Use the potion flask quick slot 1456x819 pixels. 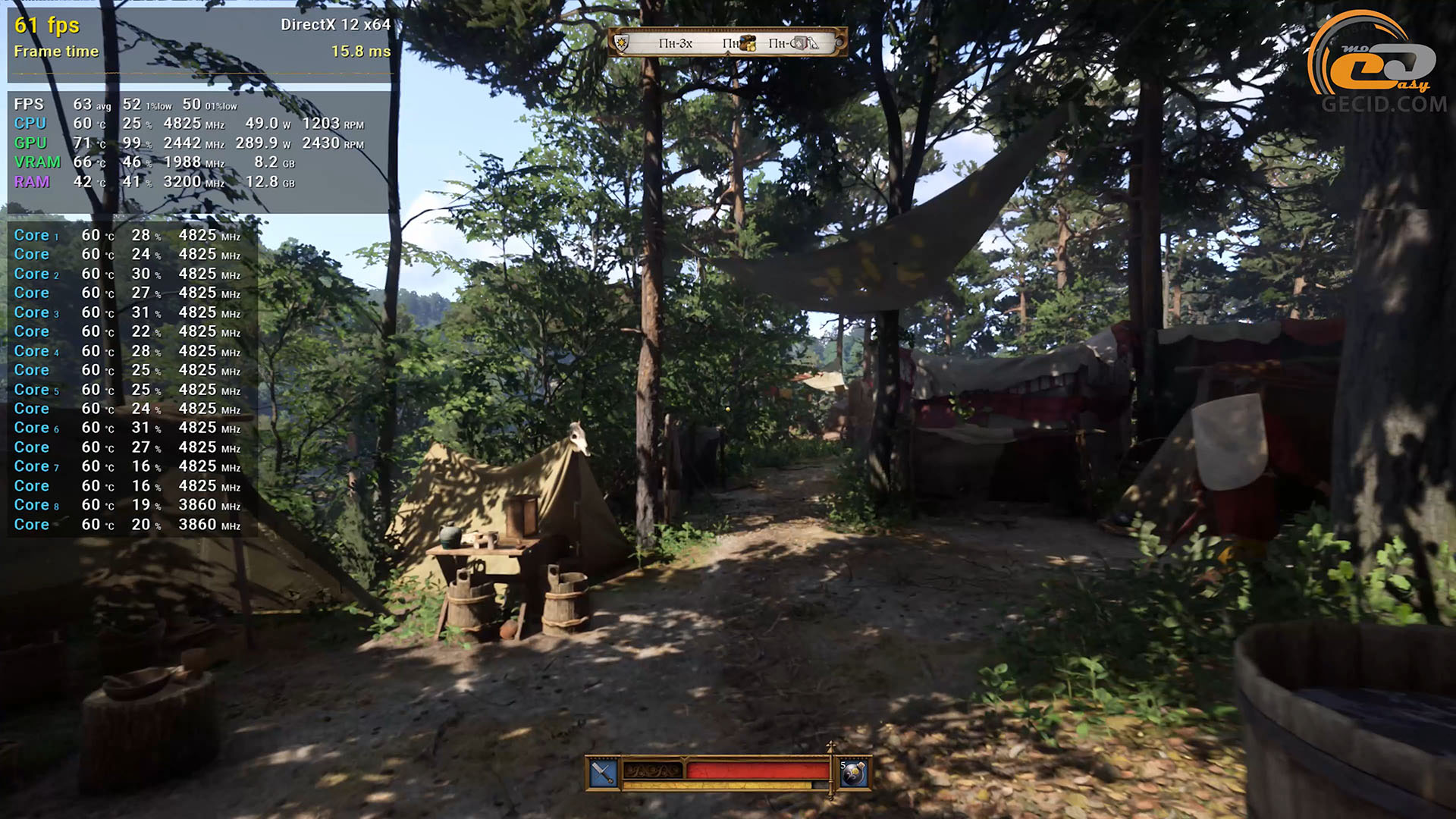[853, 773]
